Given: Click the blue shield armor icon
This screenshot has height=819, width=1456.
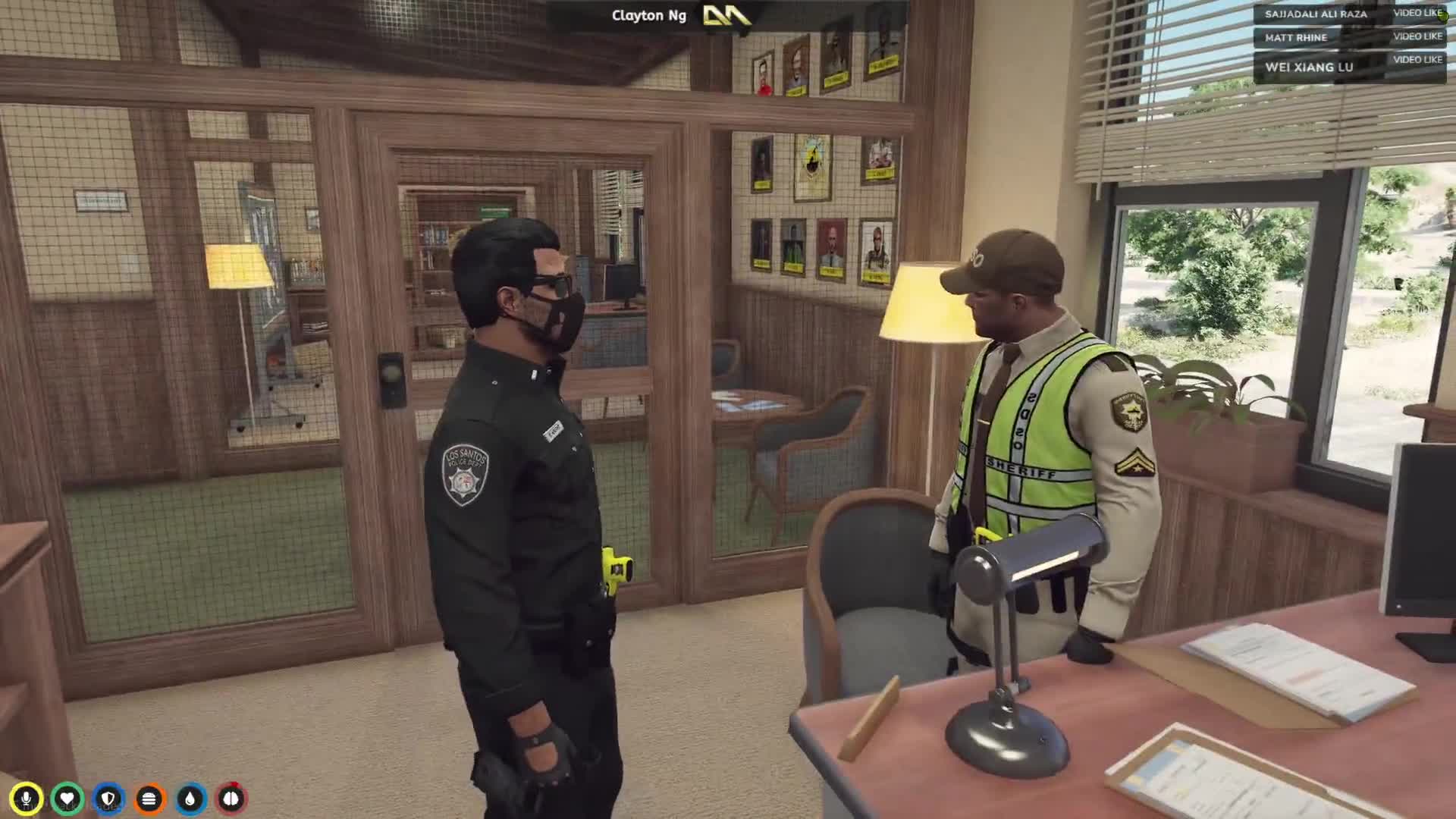Looking at the screenshot, I should tap(108, 799).
